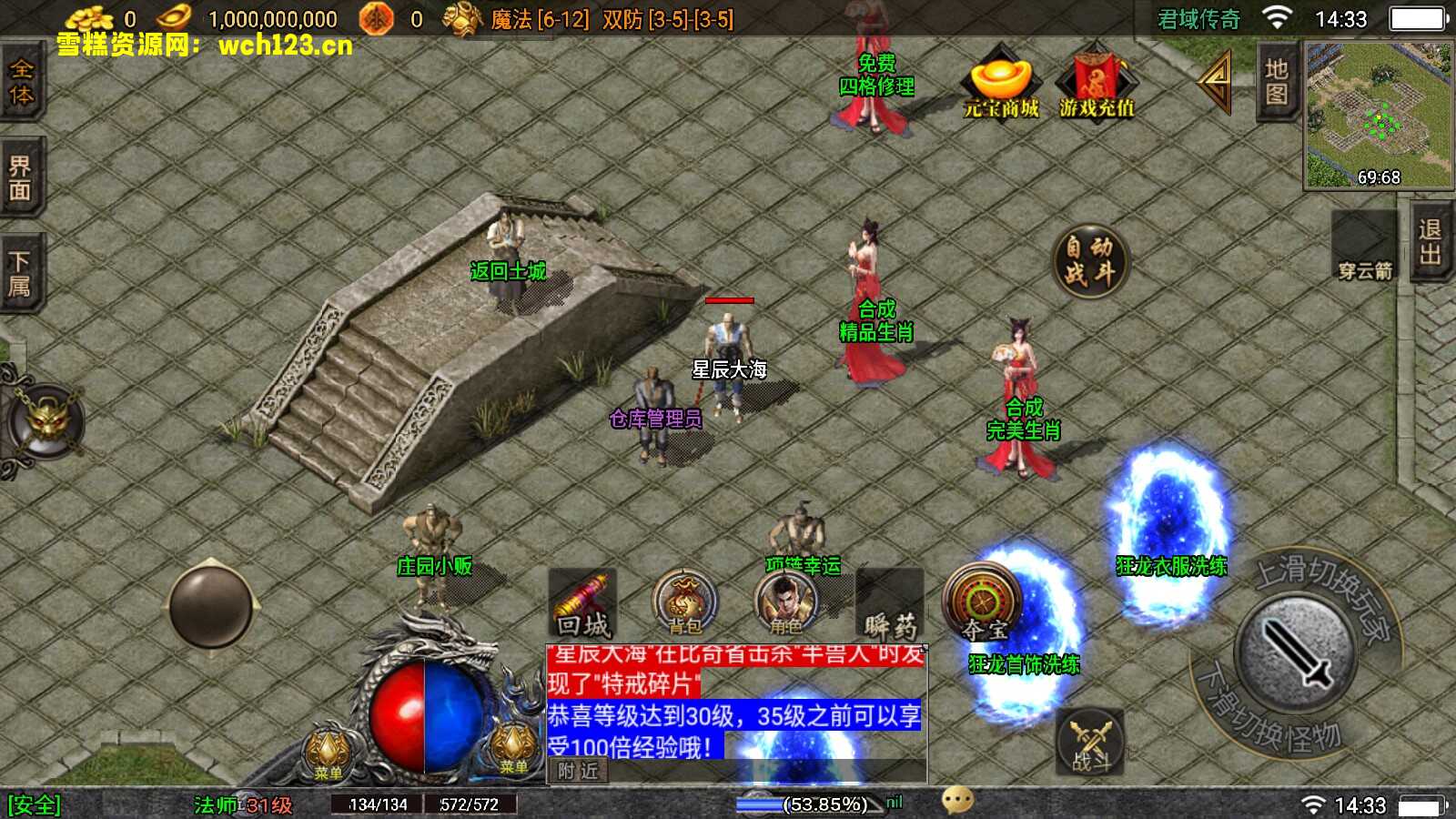Toggle the [安全] safe mode indicator

pos(33,804)
